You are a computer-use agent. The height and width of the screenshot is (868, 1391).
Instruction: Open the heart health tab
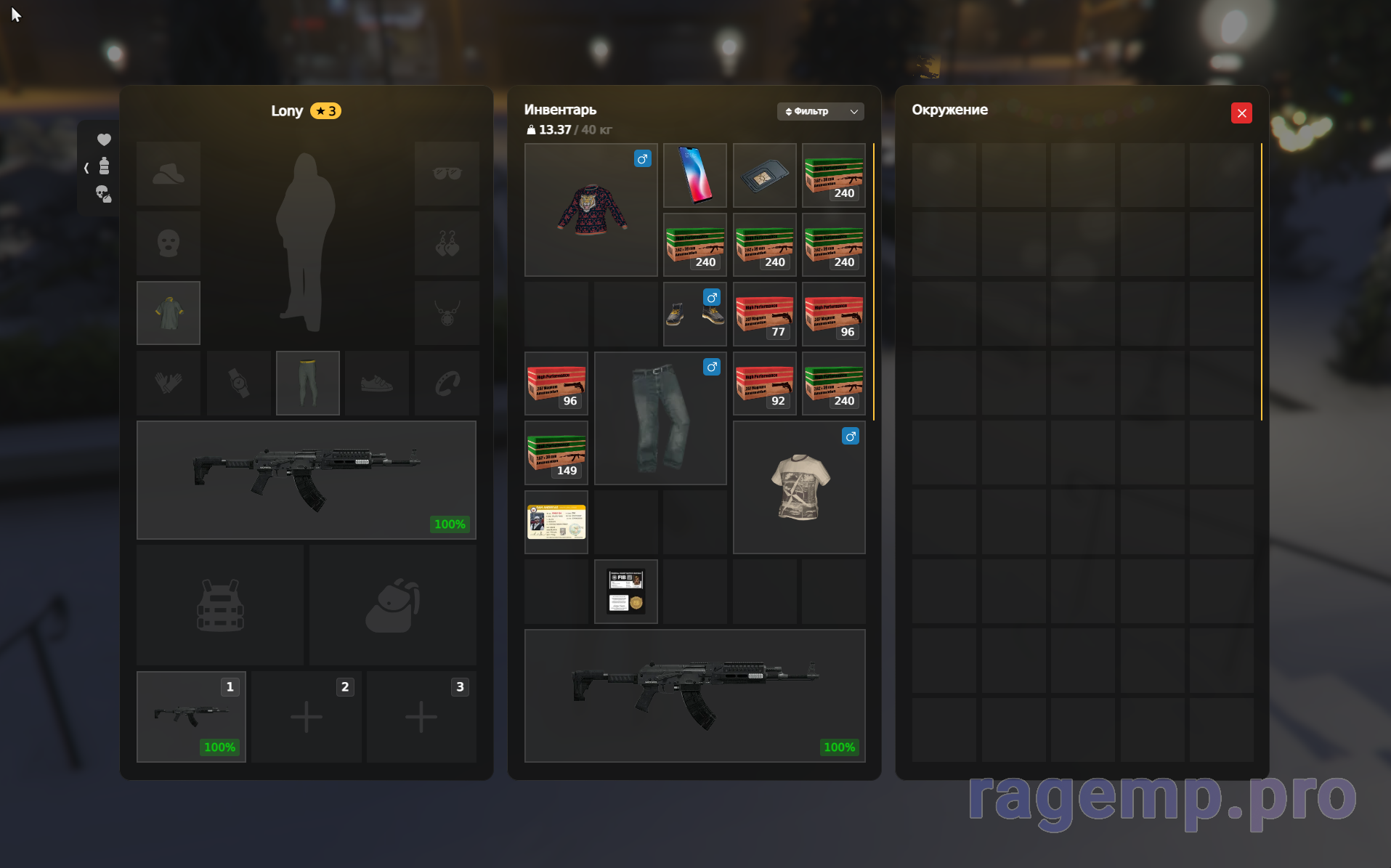(x=104, y=139)
